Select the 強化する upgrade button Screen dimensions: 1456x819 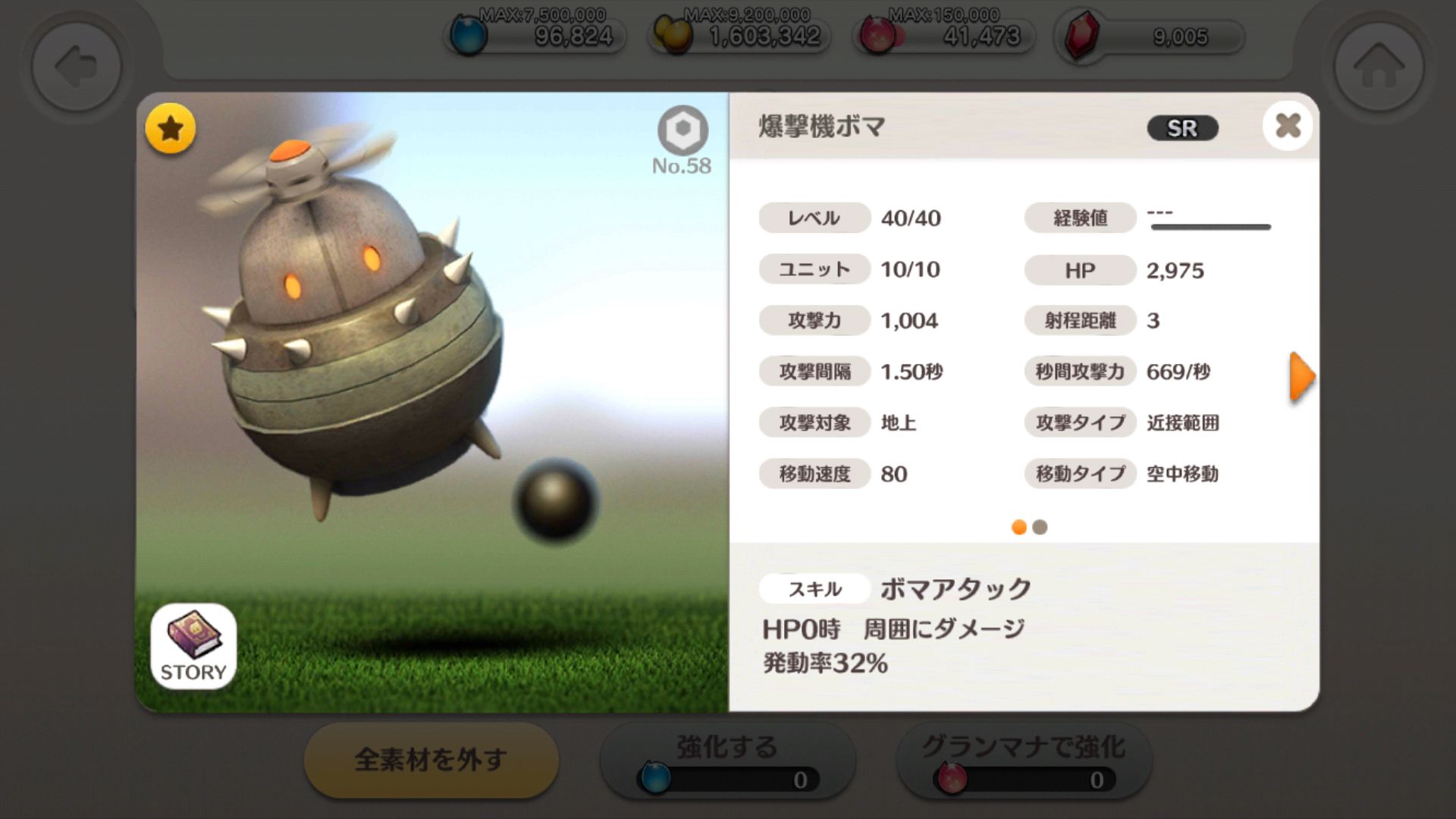click(x=727, y=760)
